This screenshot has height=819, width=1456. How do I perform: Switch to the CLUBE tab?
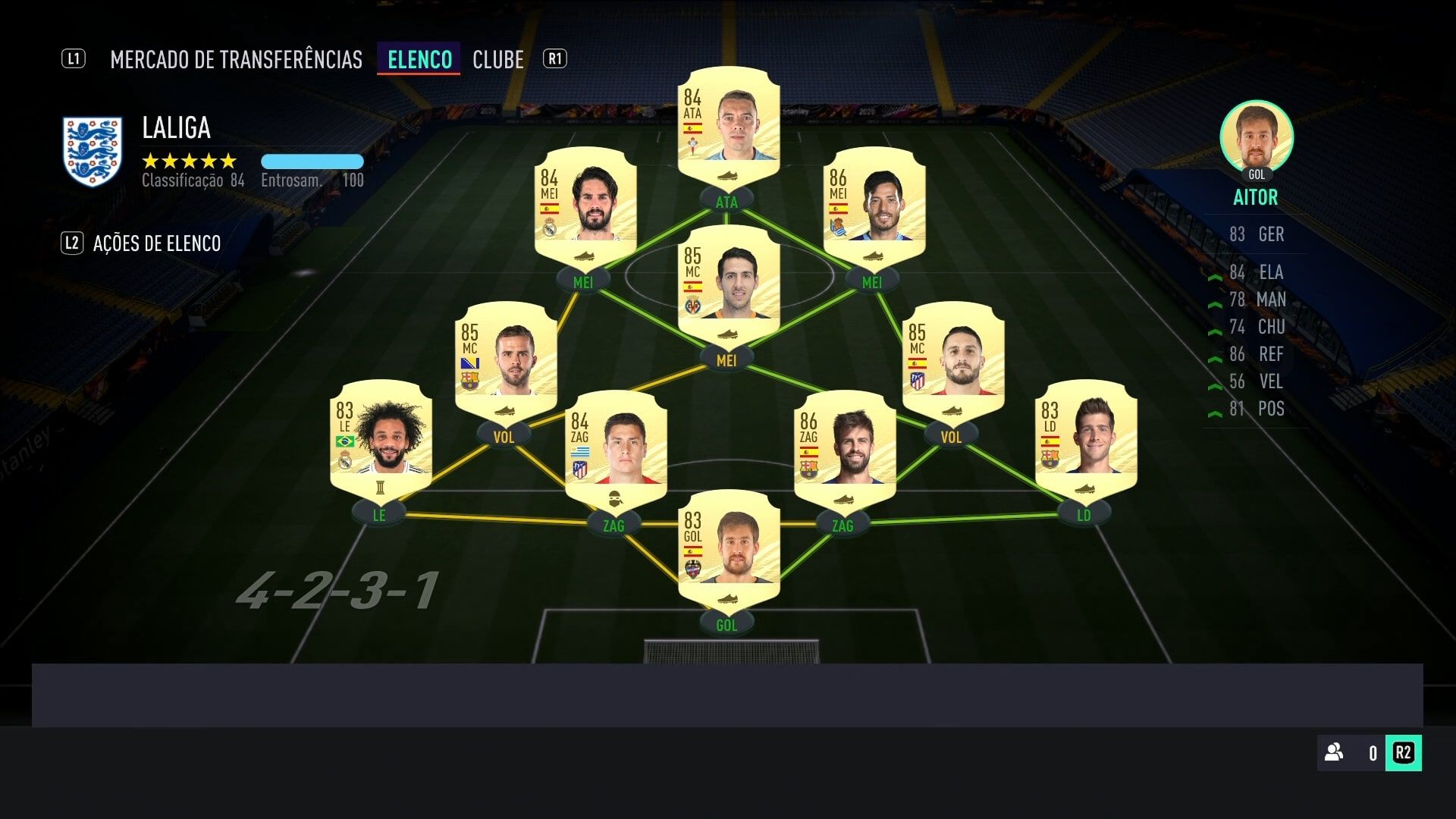(497, 59)
